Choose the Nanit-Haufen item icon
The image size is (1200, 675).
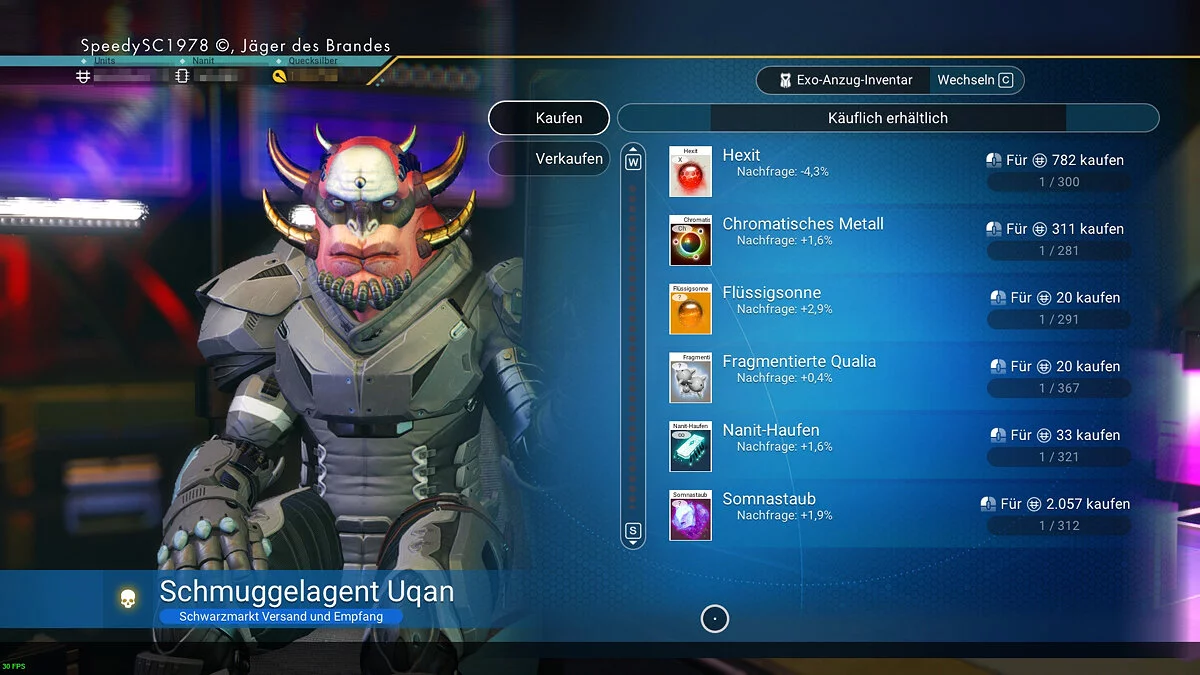click(690, 446)
